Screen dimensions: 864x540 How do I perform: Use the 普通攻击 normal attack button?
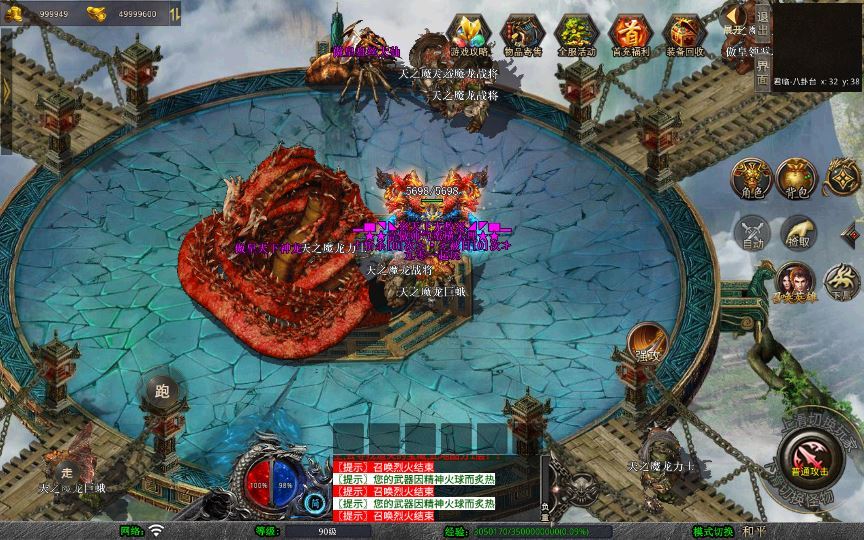click(x=808, y=464)
